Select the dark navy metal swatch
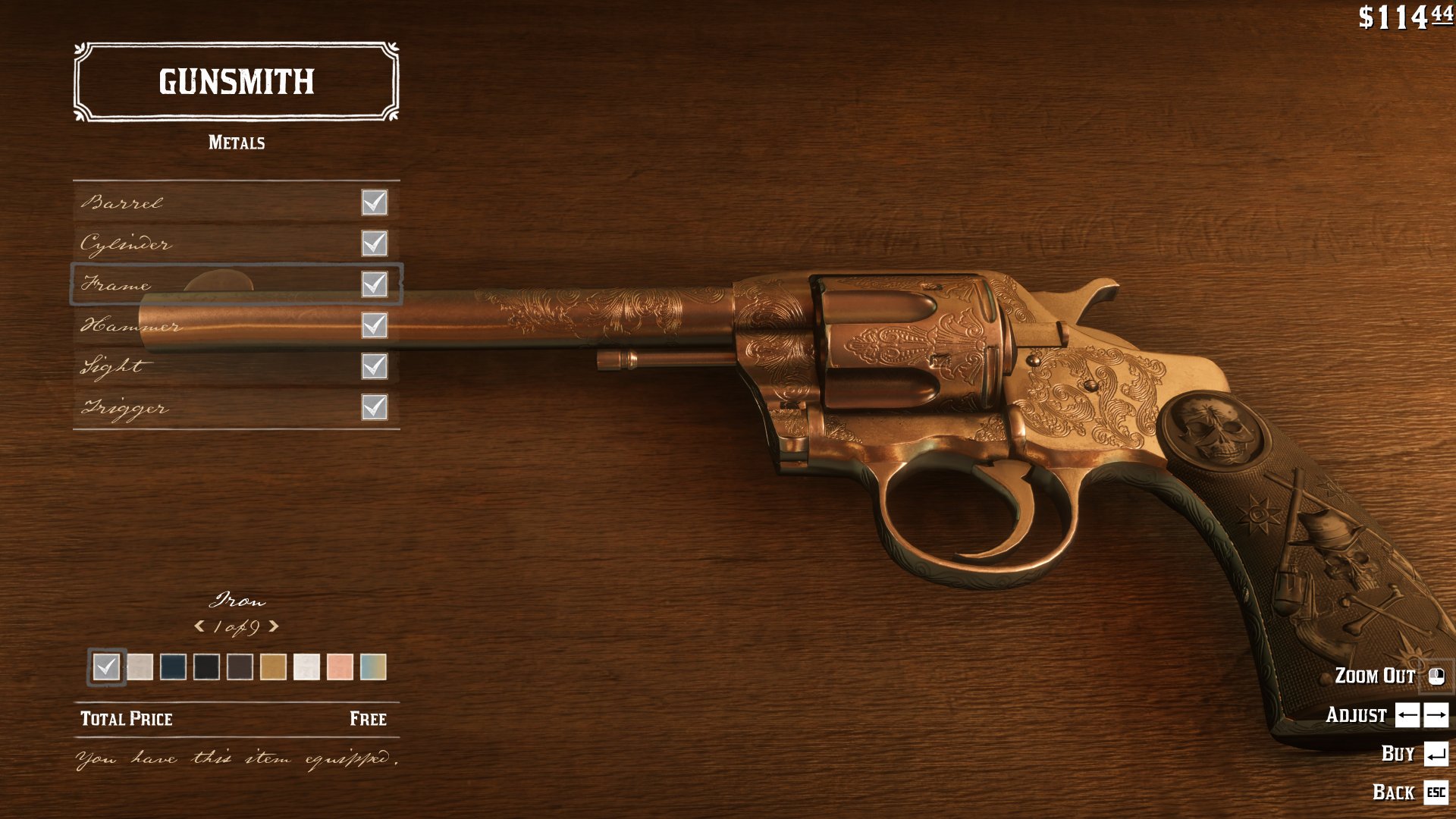The height and width of the screenshot is (819, 1456). click(173, 668)
